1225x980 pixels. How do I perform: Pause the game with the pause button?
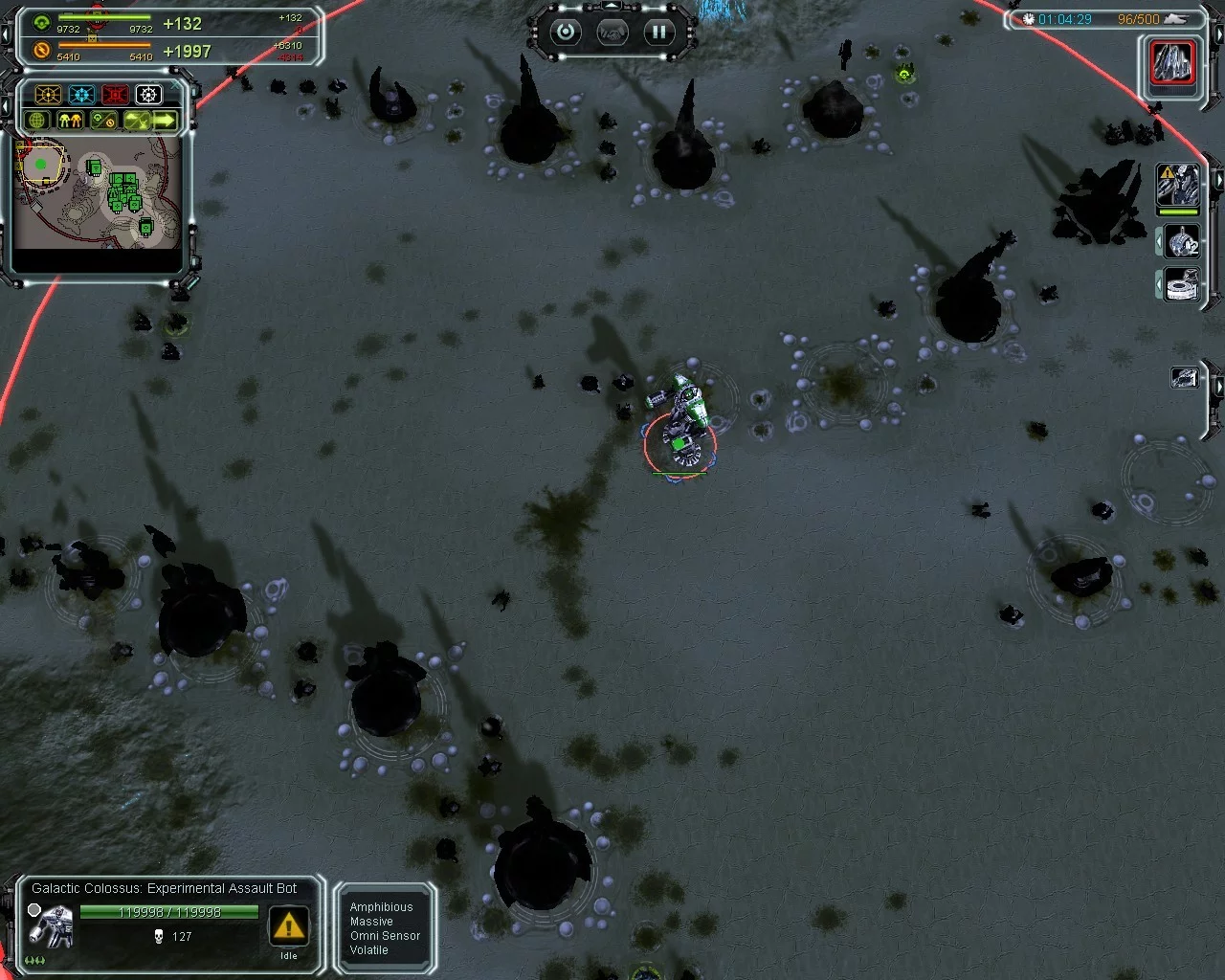coord(658,32)
